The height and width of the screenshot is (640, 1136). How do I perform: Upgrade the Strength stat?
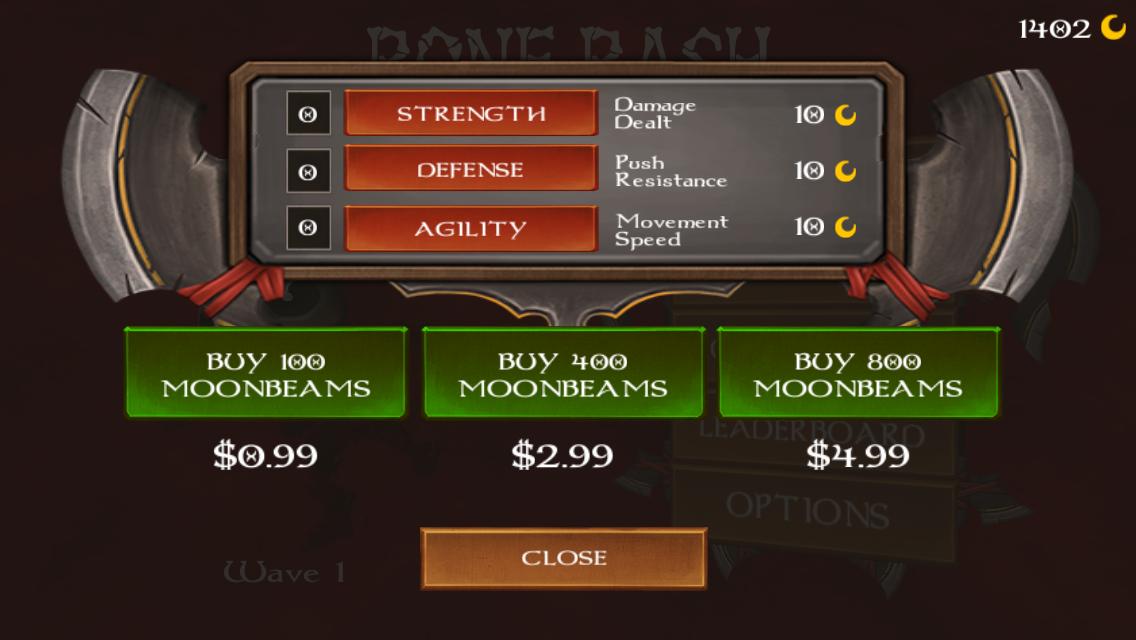[x=471, y=113]
